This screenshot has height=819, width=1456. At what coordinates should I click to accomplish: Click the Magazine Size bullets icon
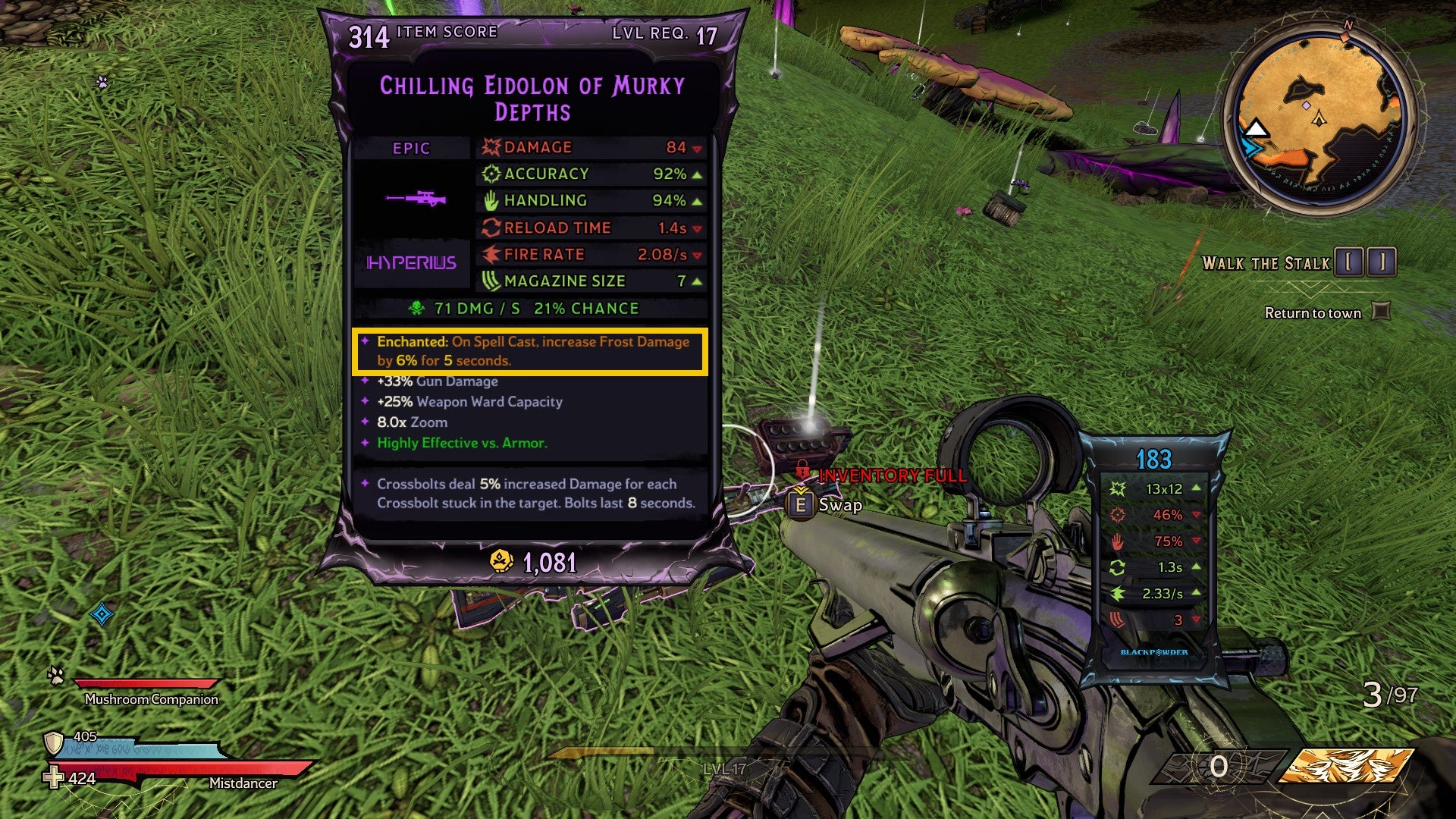[x=493, y=281]
